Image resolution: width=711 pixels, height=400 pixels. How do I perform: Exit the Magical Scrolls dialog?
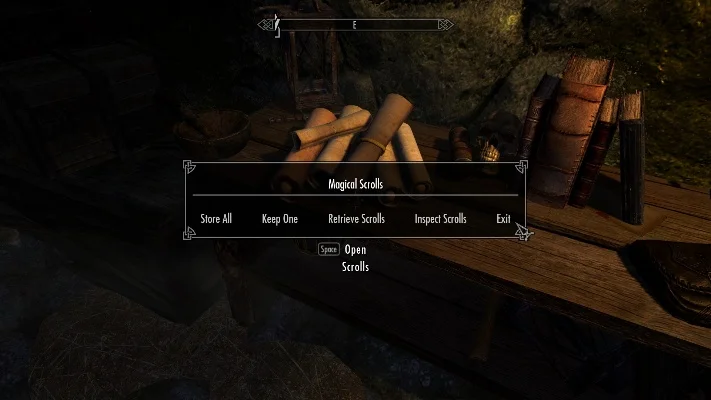[x=503, y=219]
